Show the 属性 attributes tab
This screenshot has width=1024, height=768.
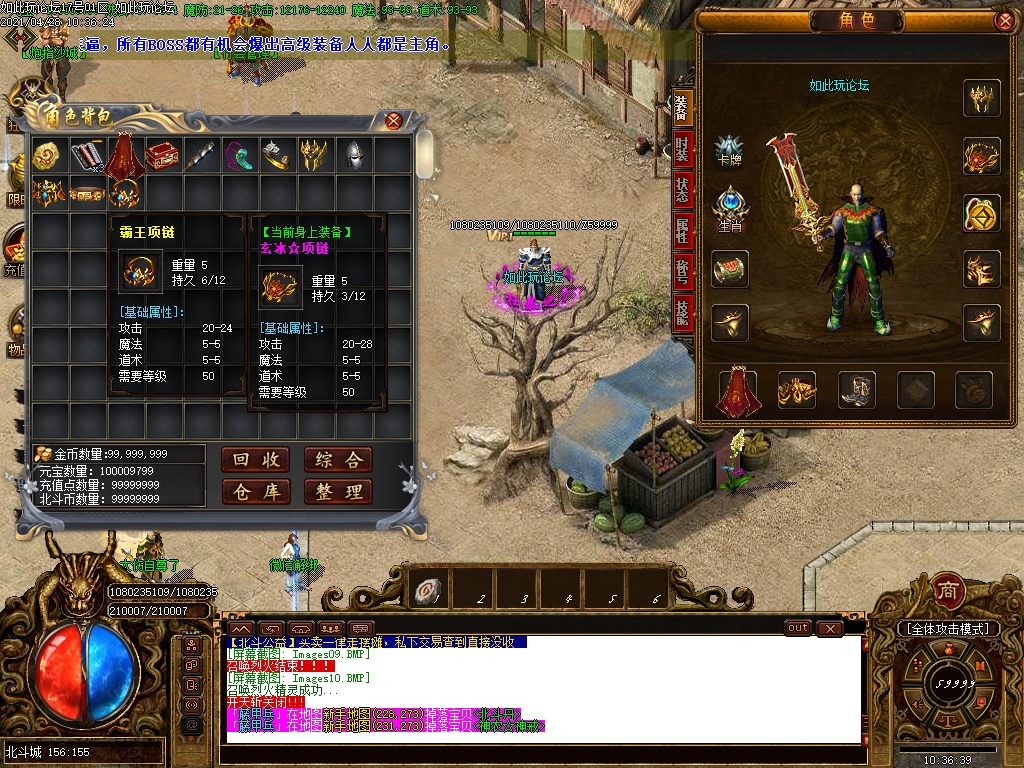click(x=682, y=231)
